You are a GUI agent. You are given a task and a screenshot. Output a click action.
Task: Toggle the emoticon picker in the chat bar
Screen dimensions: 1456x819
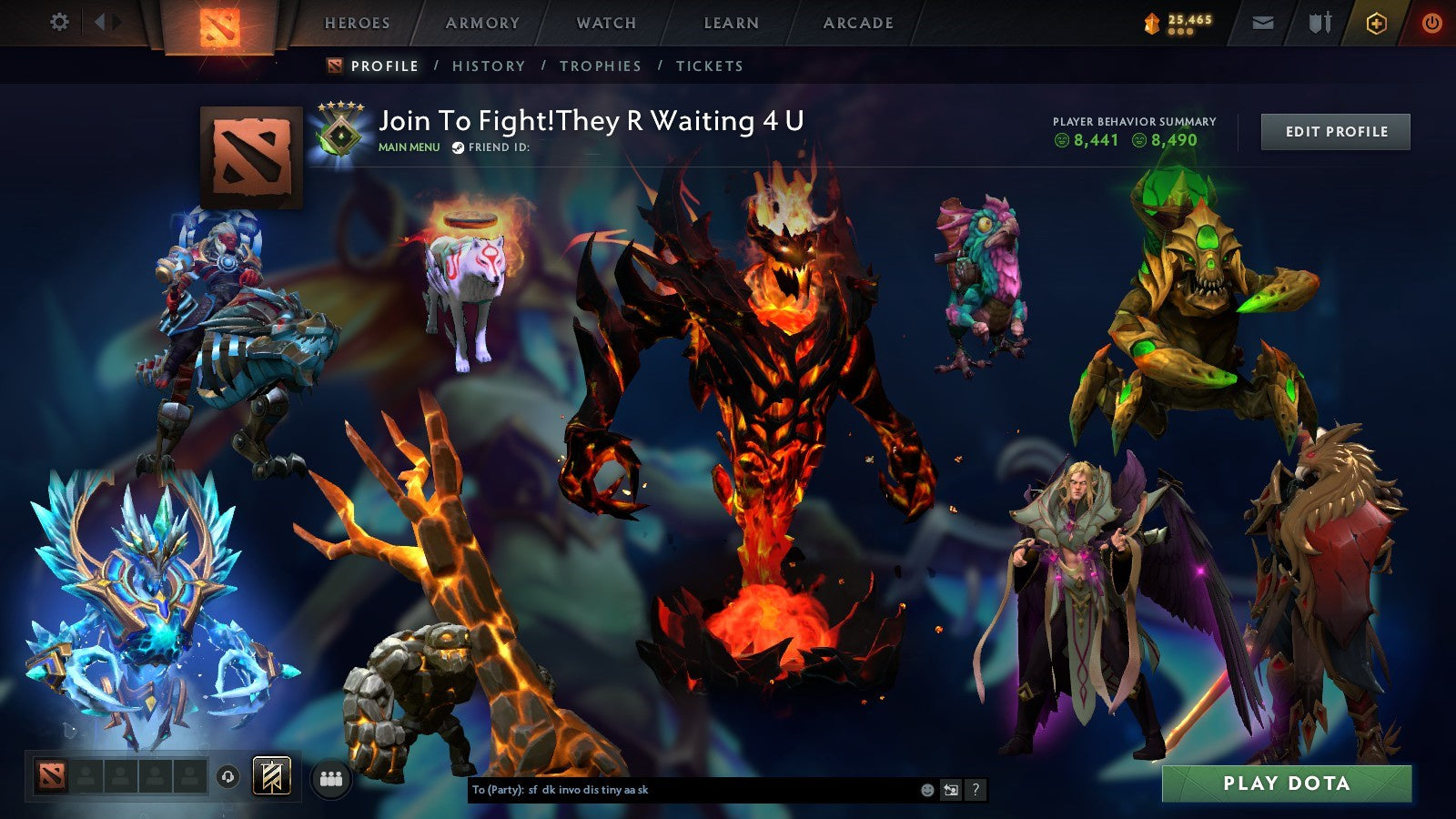pos(925,789)
